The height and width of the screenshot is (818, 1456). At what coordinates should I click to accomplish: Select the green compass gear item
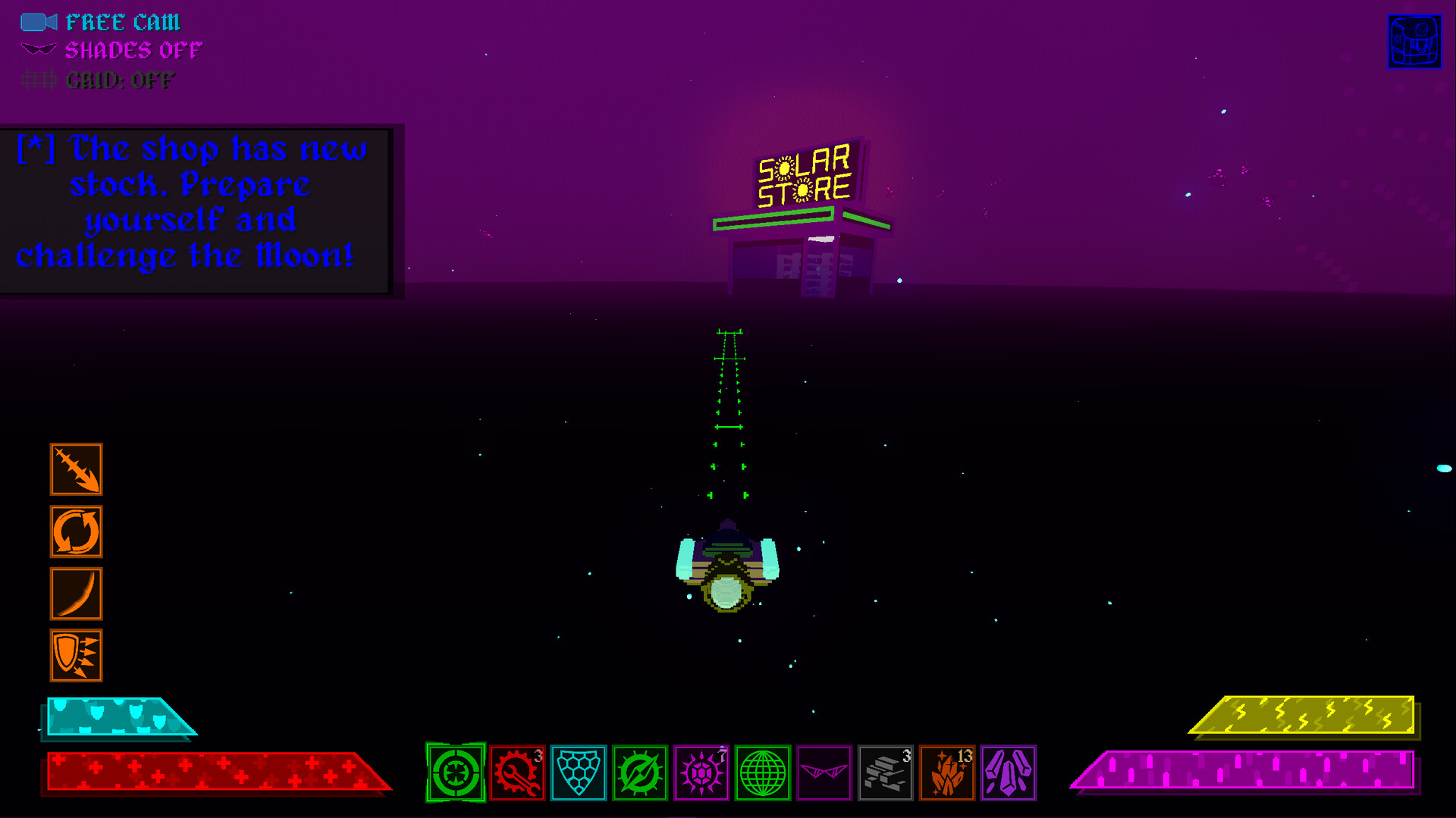click(640, 773)
